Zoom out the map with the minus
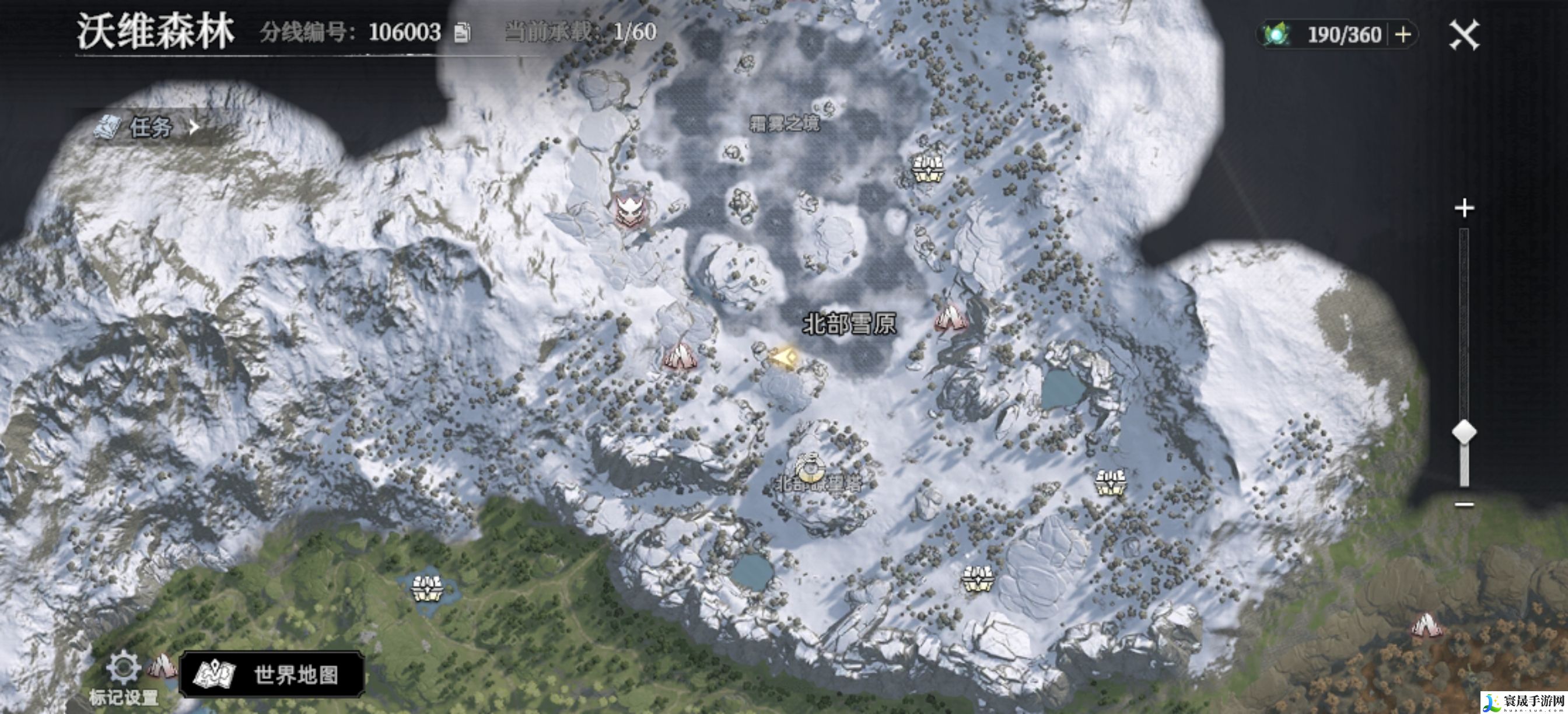This screenshot has height=714, width=1568. click(x=1464, y=504)
